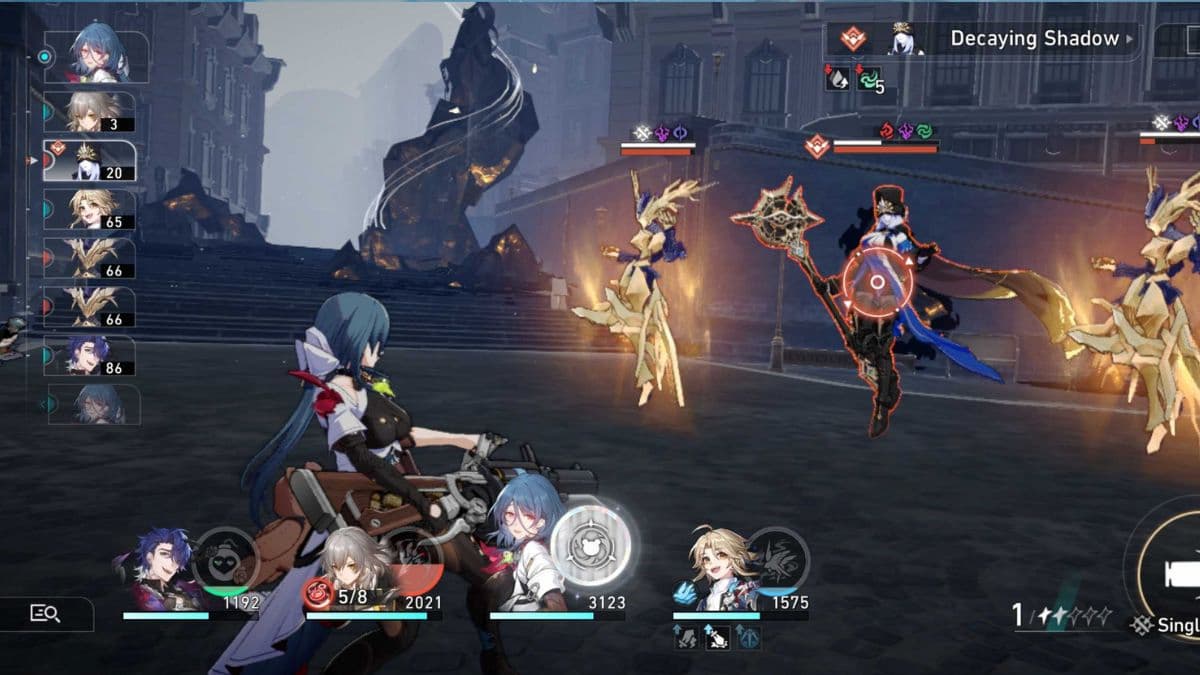Screen dimensions: 1200x675
Task: Inspect the grey debuff icon under the enemy name
Action: (838, 79)
